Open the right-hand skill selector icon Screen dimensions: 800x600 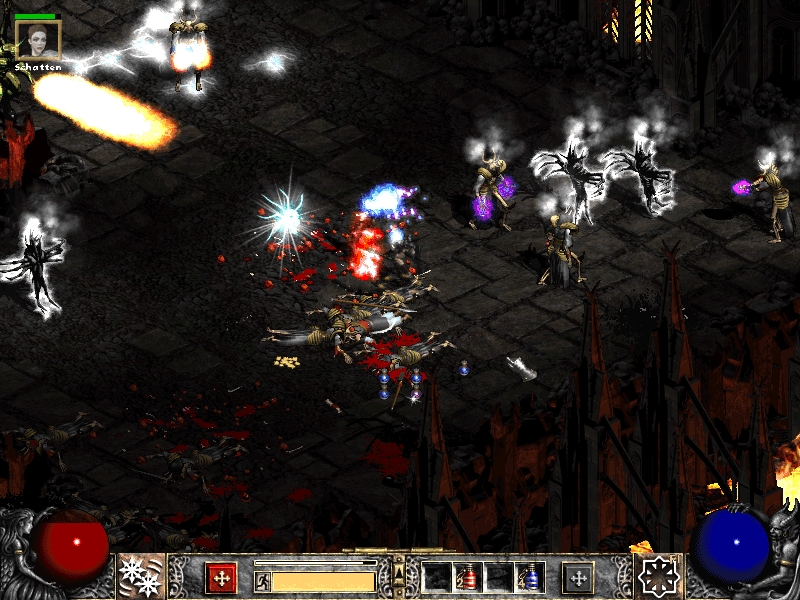click(x=659, y=576)
